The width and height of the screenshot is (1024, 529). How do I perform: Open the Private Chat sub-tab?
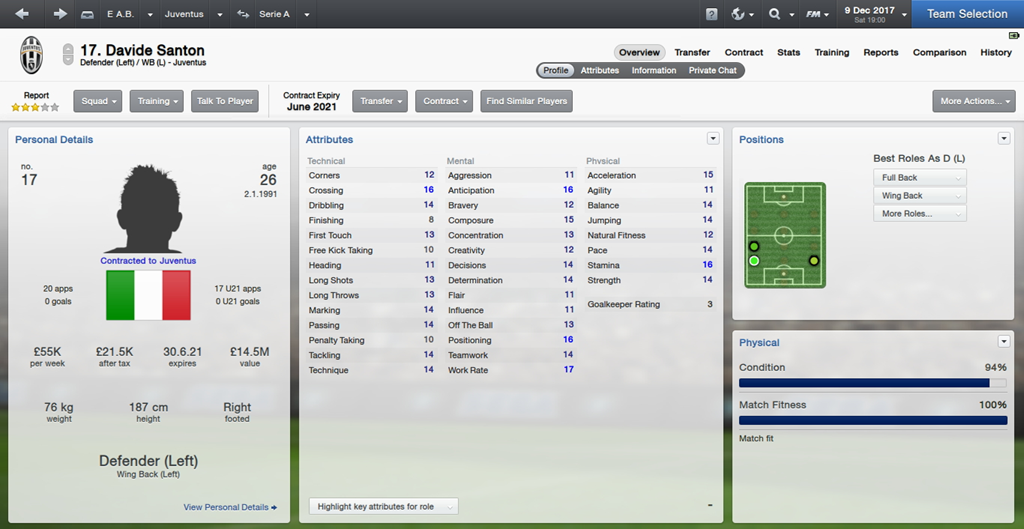click(713, 70)
